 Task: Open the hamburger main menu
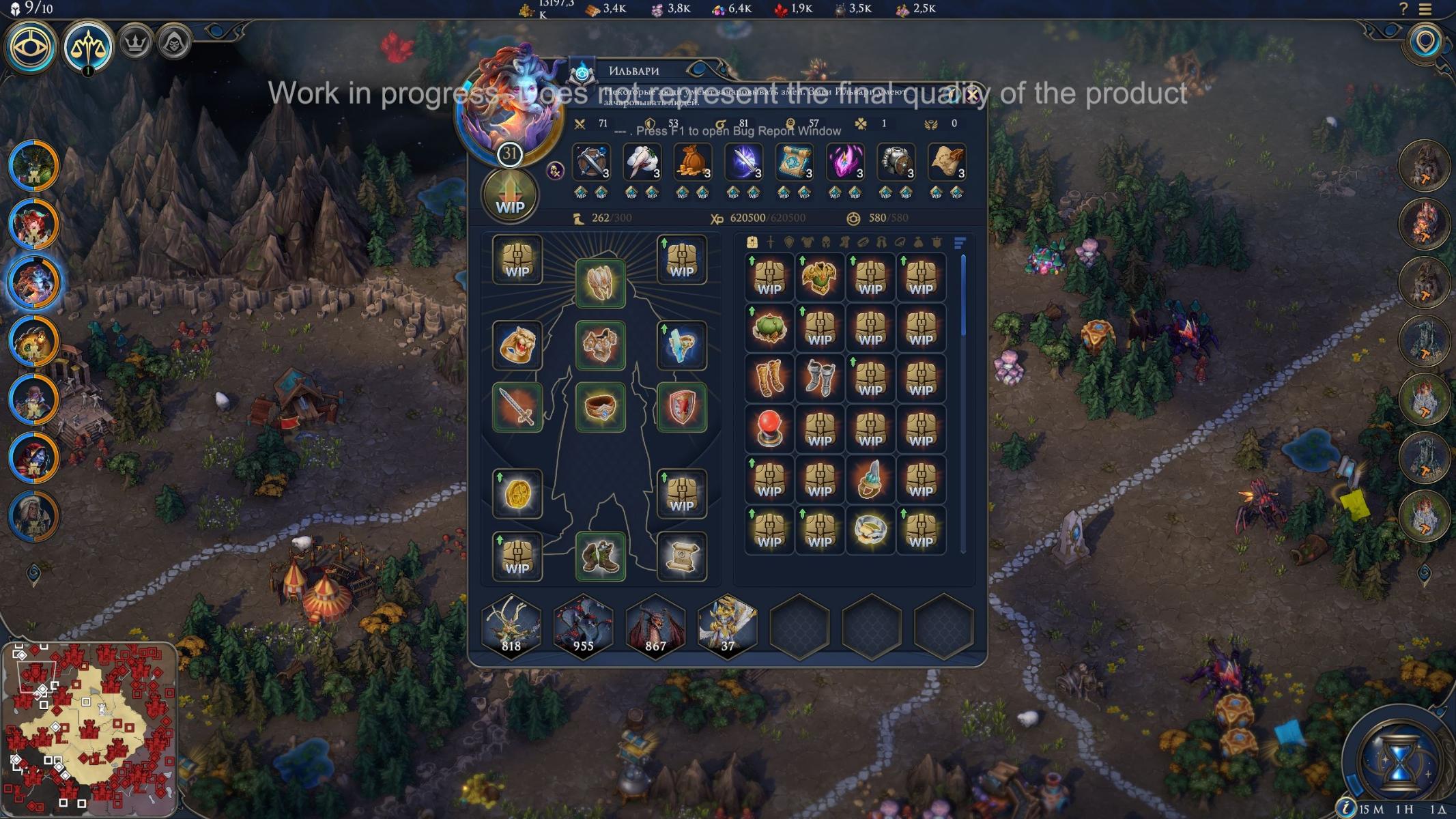[1425, 9]
